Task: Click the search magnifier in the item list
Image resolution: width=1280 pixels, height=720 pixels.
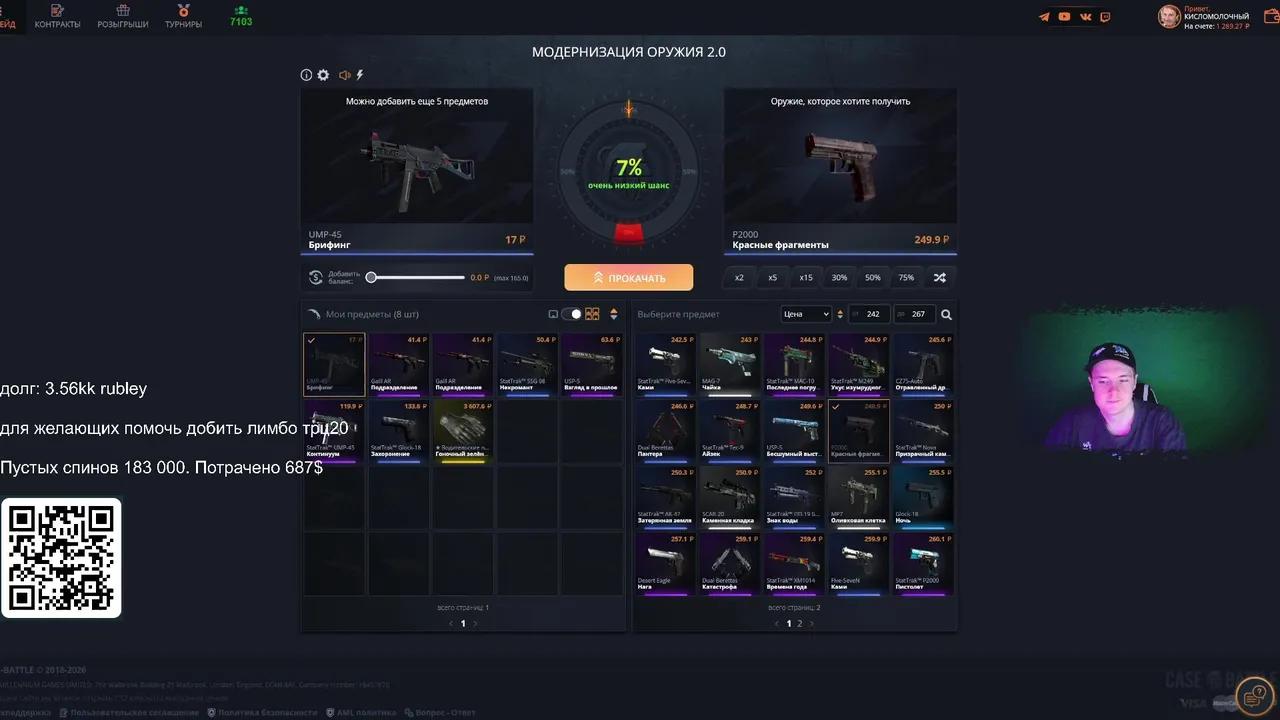Action: 946,314
